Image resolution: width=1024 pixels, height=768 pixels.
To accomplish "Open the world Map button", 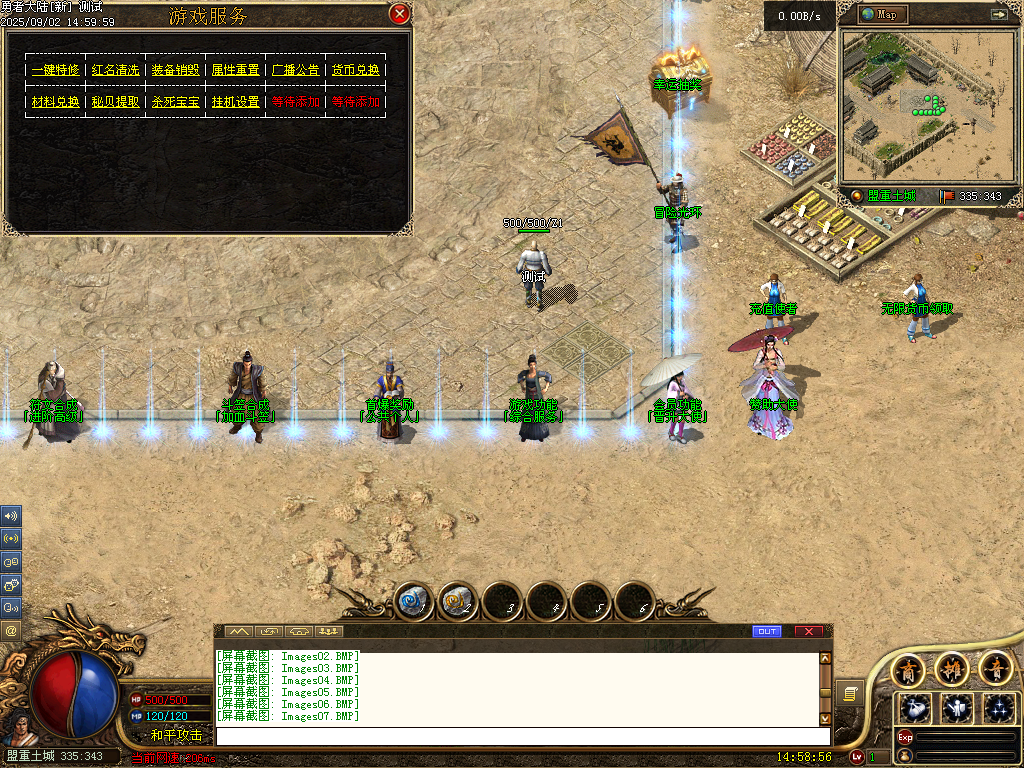I will (884, 14).
